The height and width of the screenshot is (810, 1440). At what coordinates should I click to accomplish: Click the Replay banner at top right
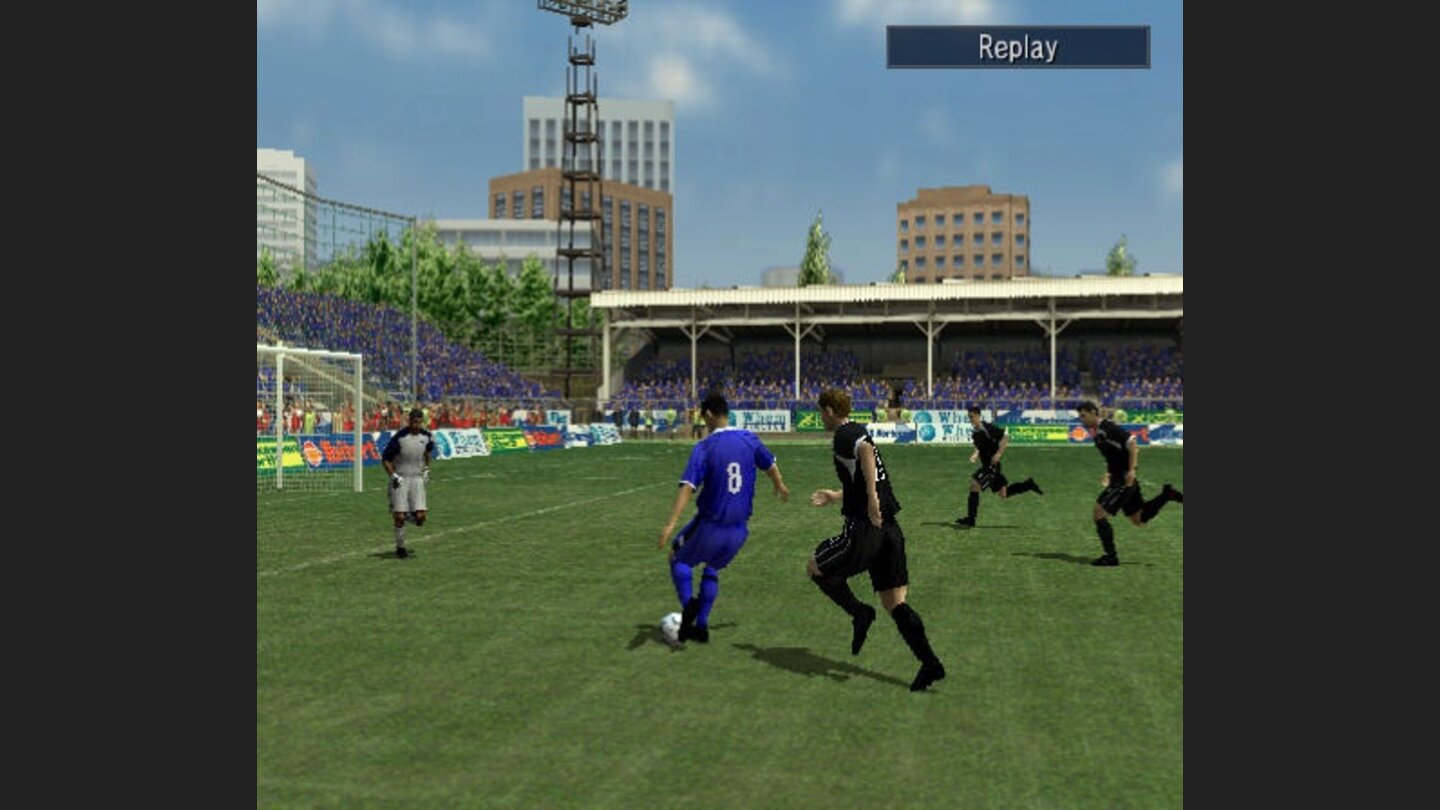[1018, 46]
